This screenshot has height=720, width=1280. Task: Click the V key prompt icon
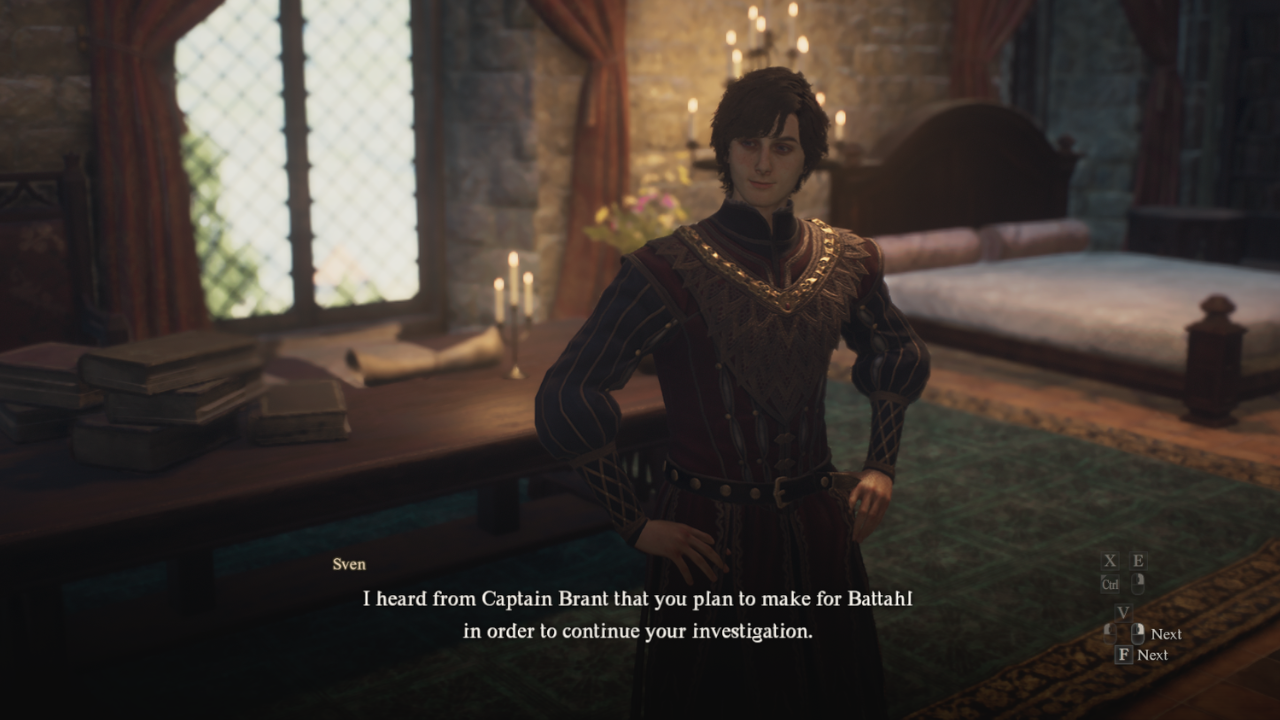pos(1124,613)
